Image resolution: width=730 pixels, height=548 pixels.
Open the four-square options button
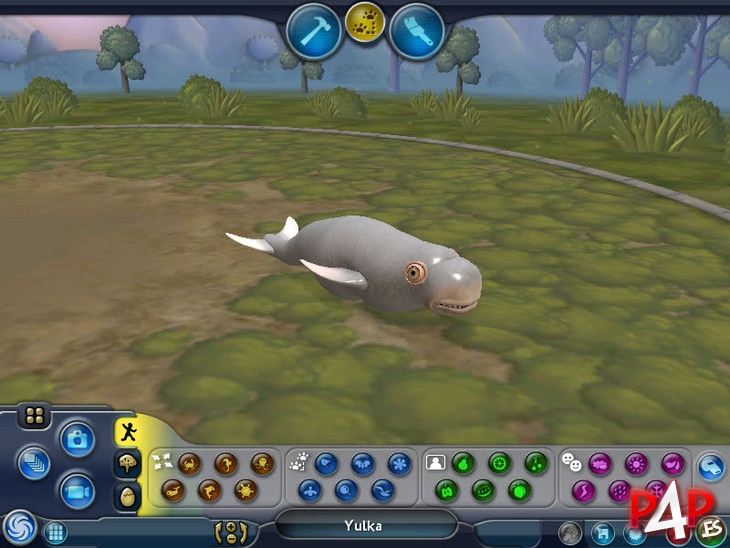click(x=35, y=416)
